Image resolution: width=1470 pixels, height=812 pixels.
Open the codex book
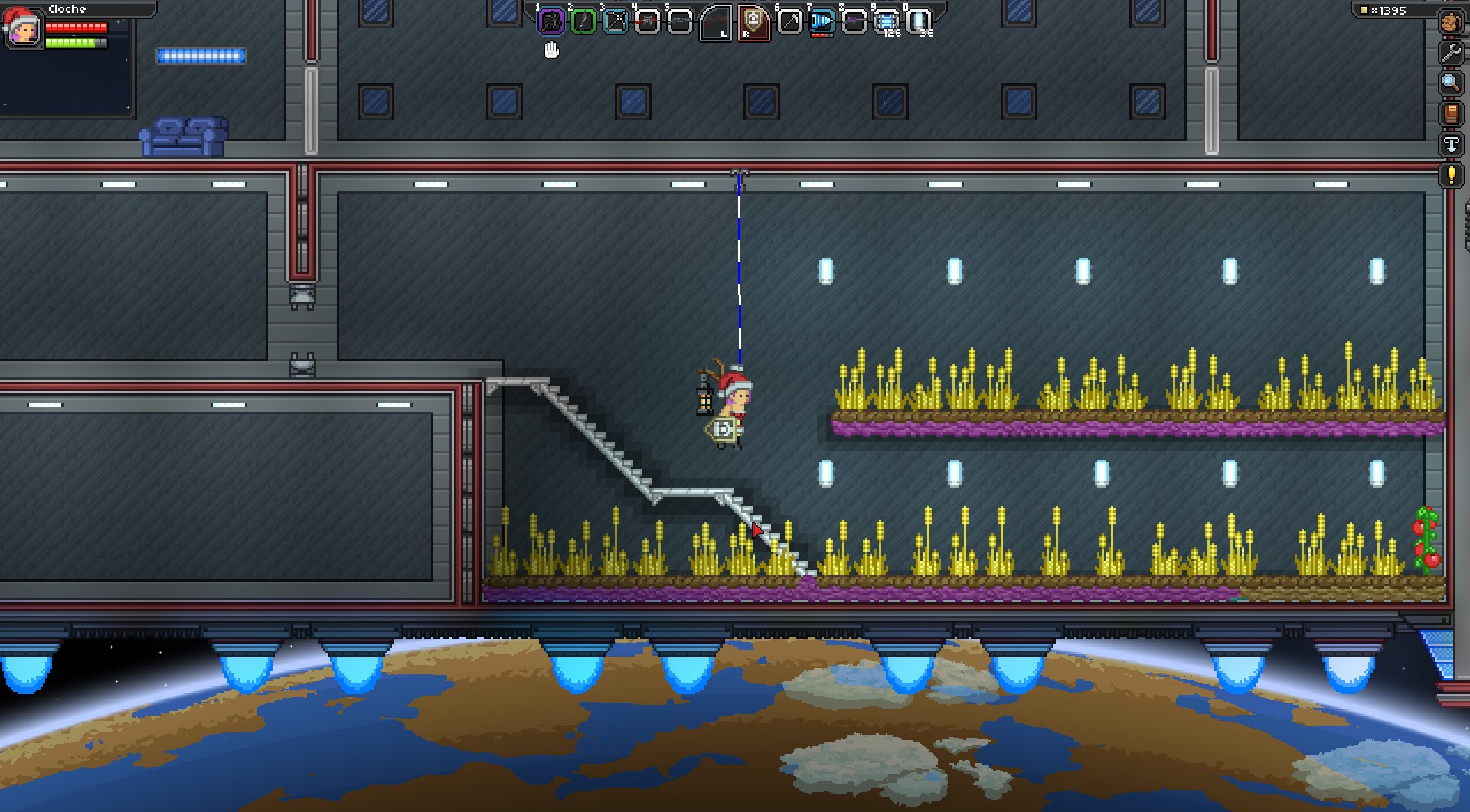coord(1451,113)
